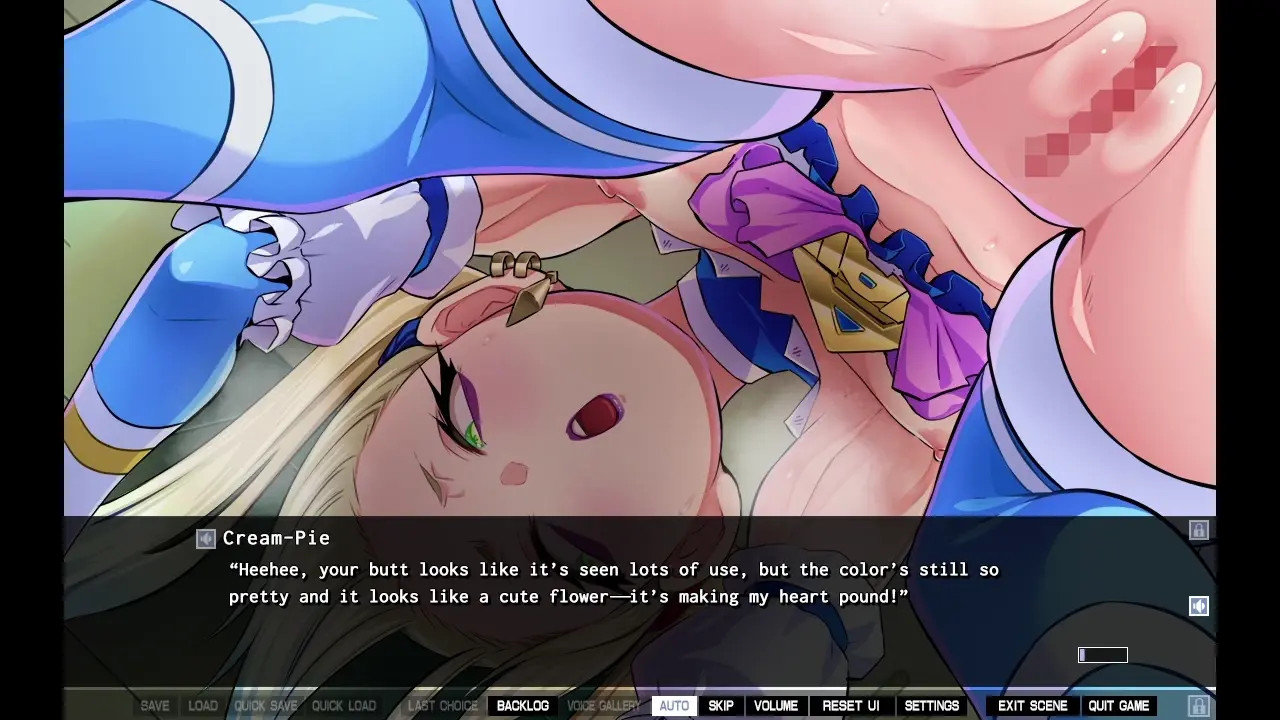Choose Exit Scene

click(1032, 706)
